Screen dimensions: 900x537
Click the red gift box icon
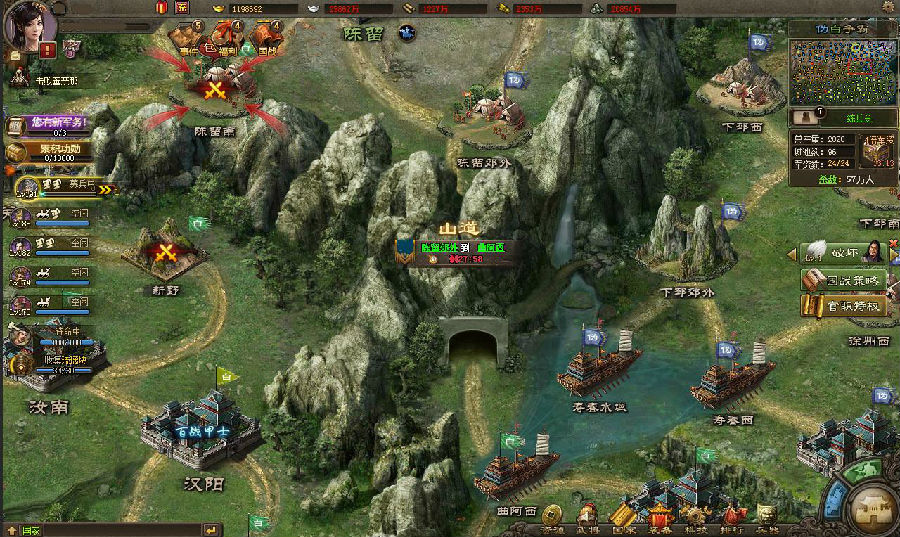click(163, 7)
